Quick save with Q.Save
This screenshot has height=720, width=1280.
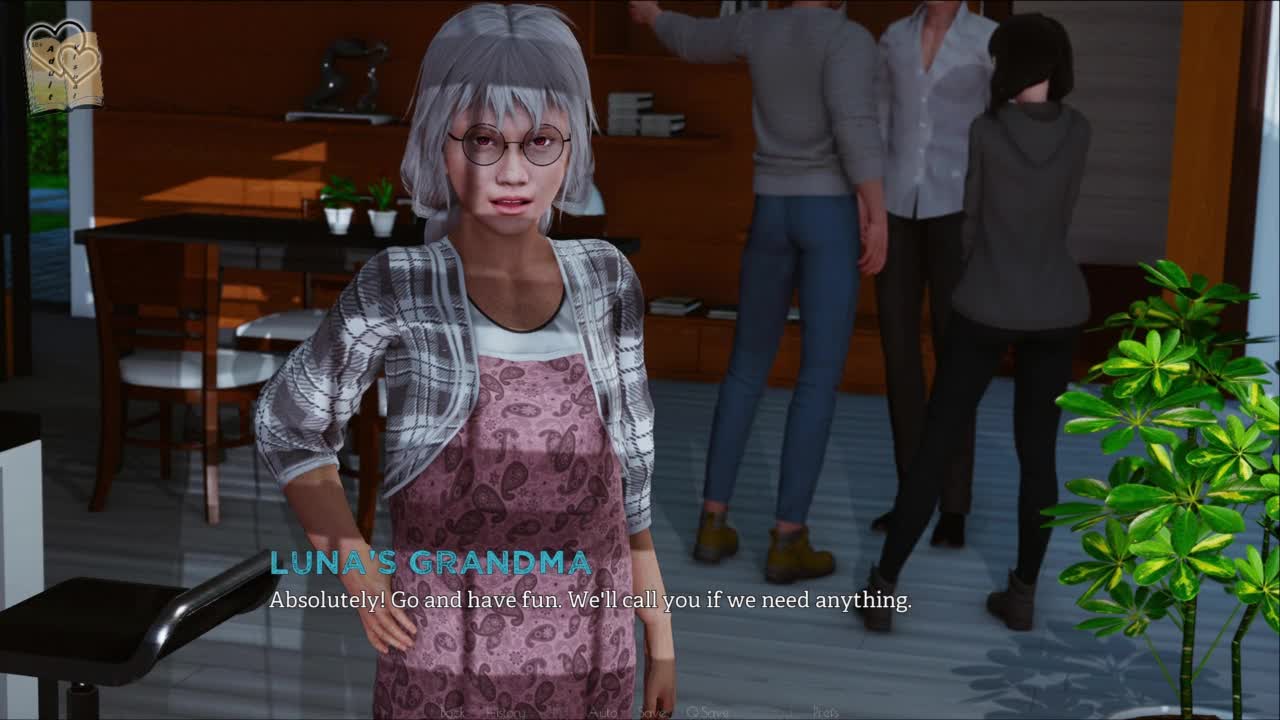(x=707, y=712)
